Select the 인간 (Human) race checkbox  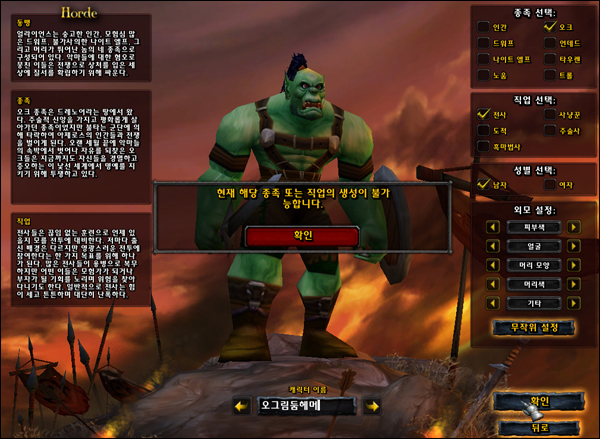pos(485,28)
